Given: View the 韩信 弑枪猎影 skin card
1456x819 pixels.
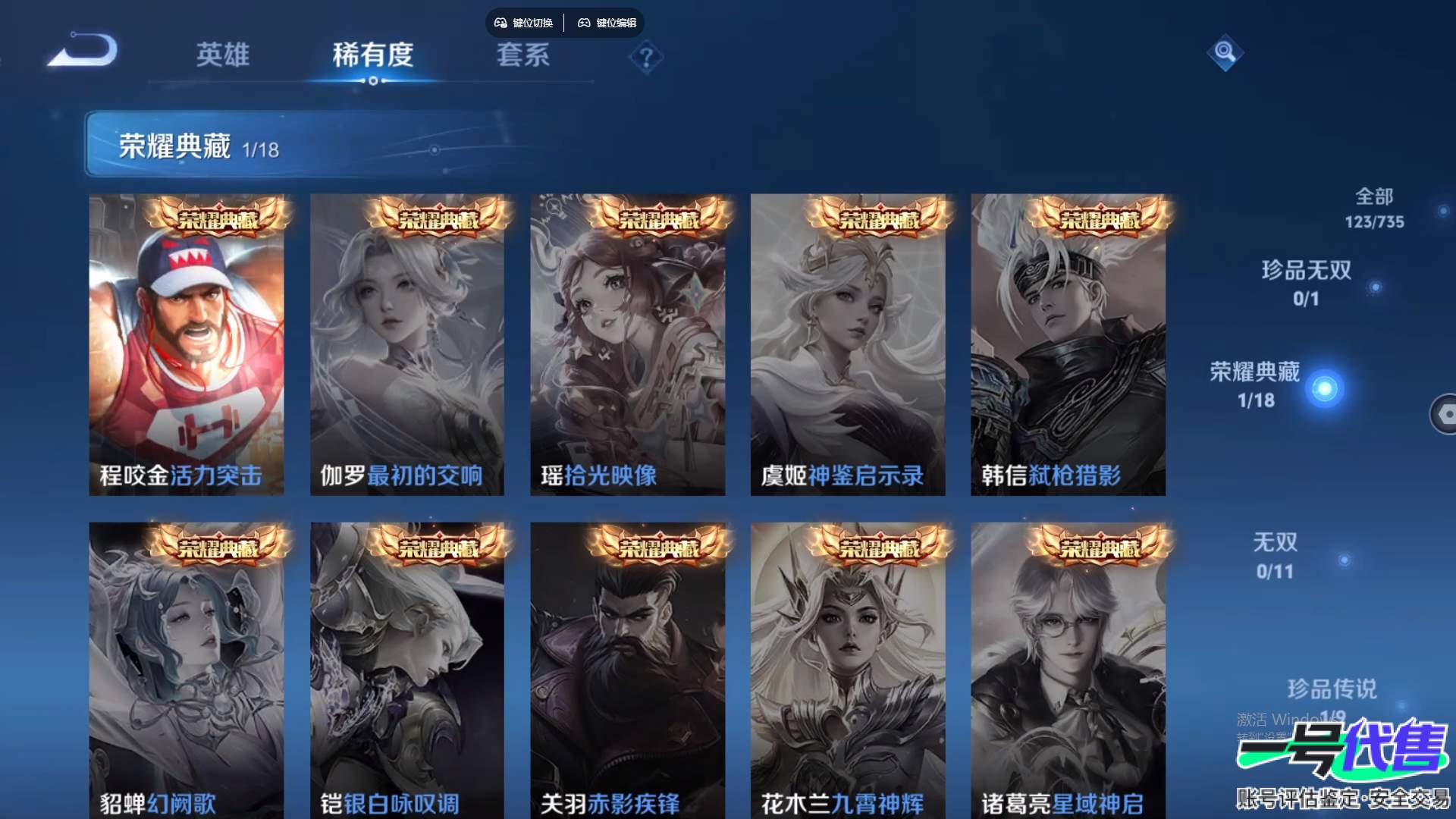Looking at the screenshot, I should coord(1068,345).
